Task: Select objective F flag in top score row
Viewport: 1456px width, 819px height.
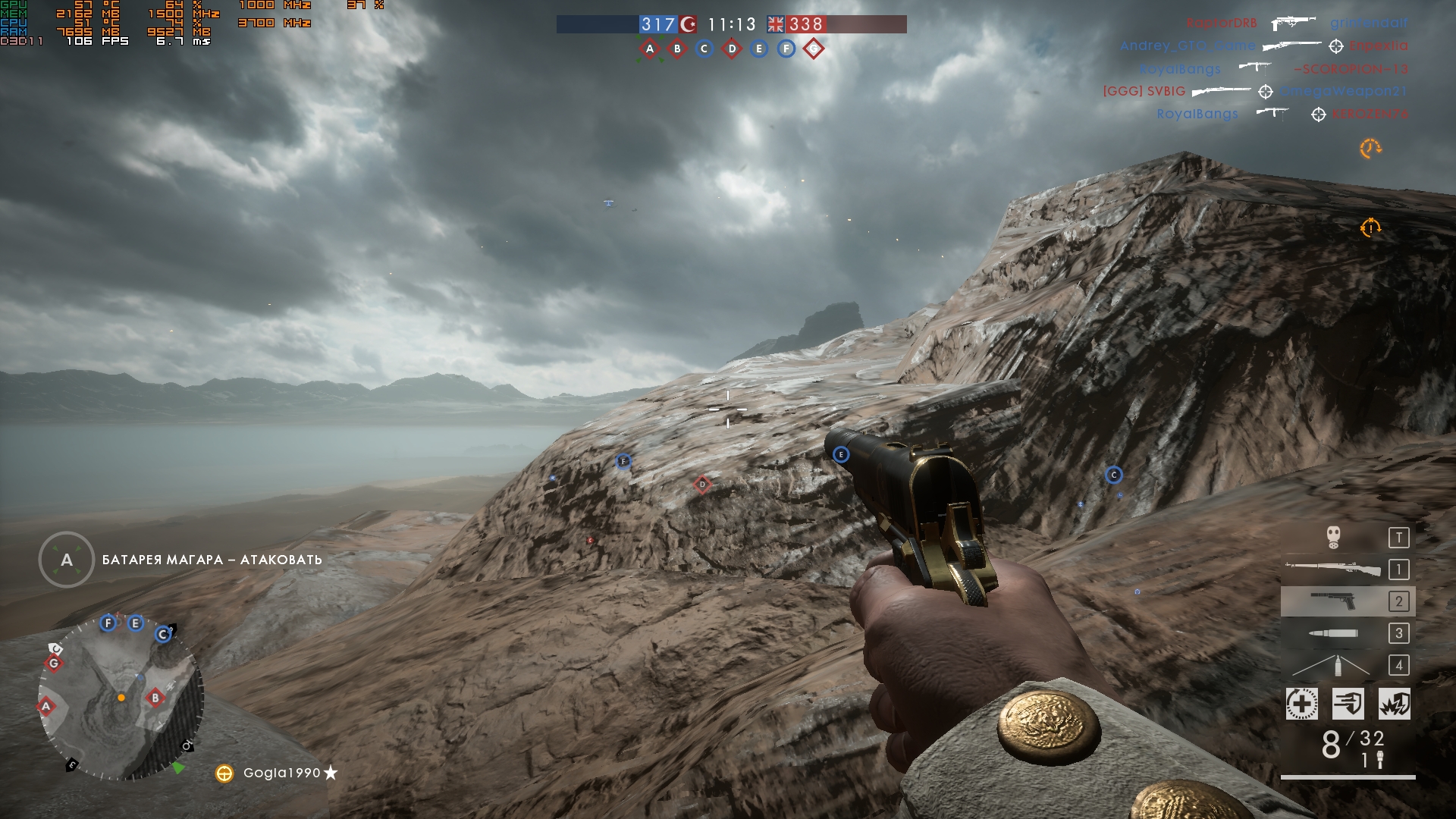Action: pos(786,49)
